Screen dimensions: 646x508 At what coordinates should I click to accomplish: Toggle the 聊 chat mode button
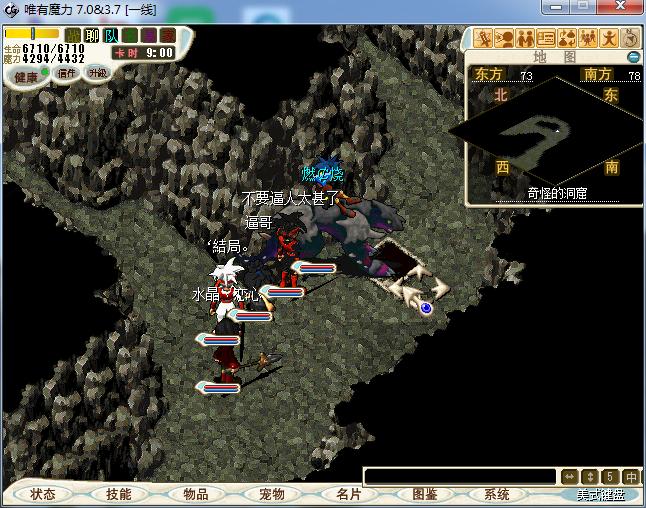coord(92,36)
